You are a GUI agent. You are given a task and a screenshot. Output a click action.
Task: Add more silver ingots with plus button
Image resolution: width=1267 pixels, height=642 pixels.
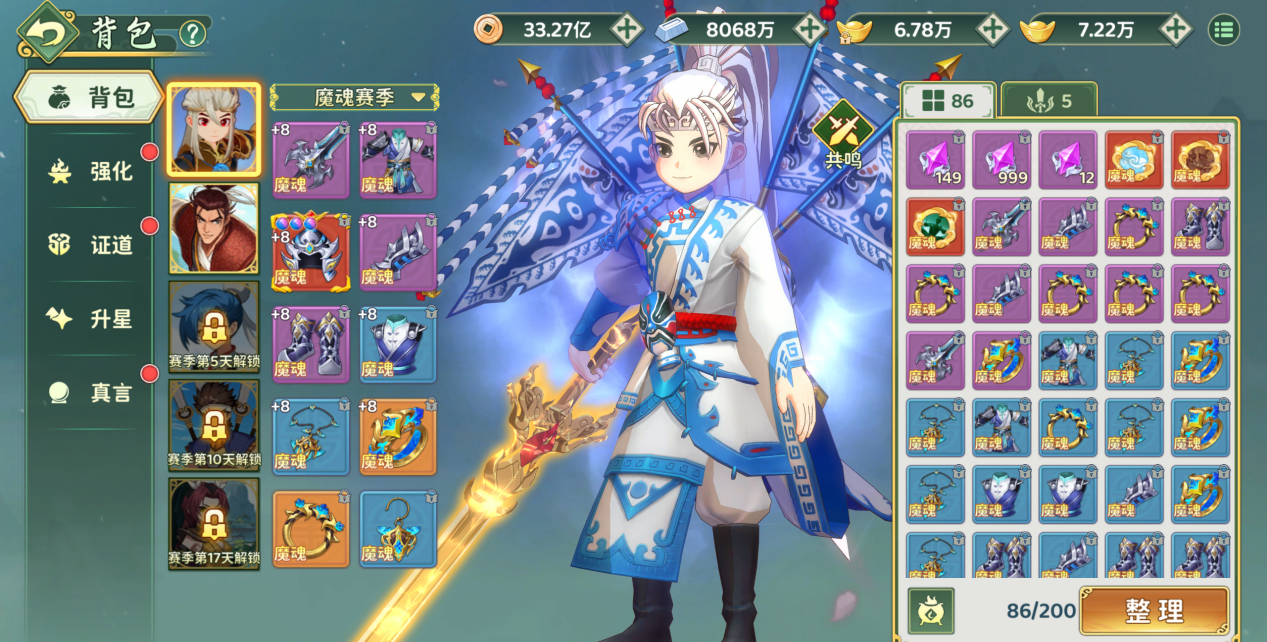(x=809, y=29)
